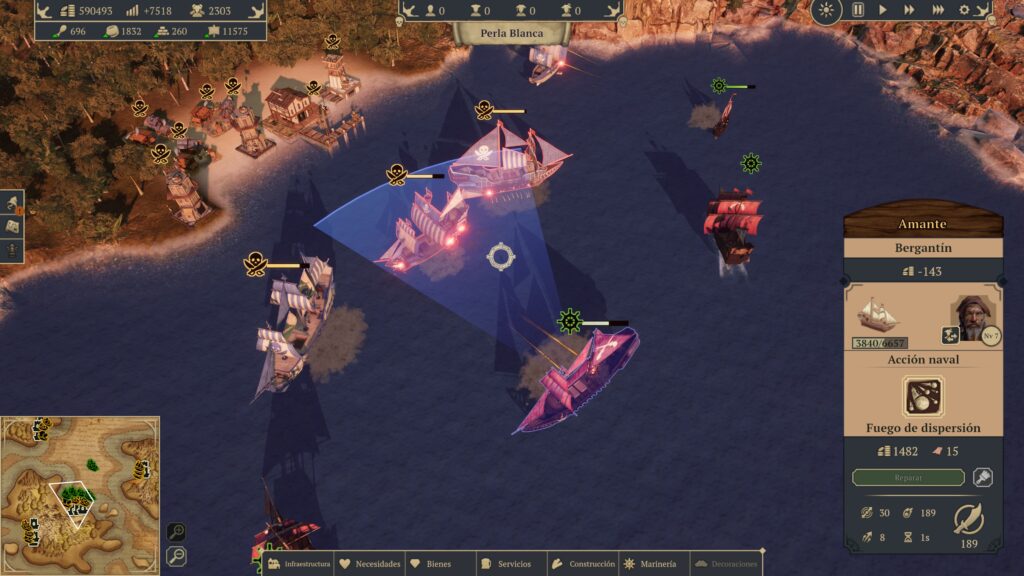Open the gear settings menu
1024x576 pixels.
[964, 10]
